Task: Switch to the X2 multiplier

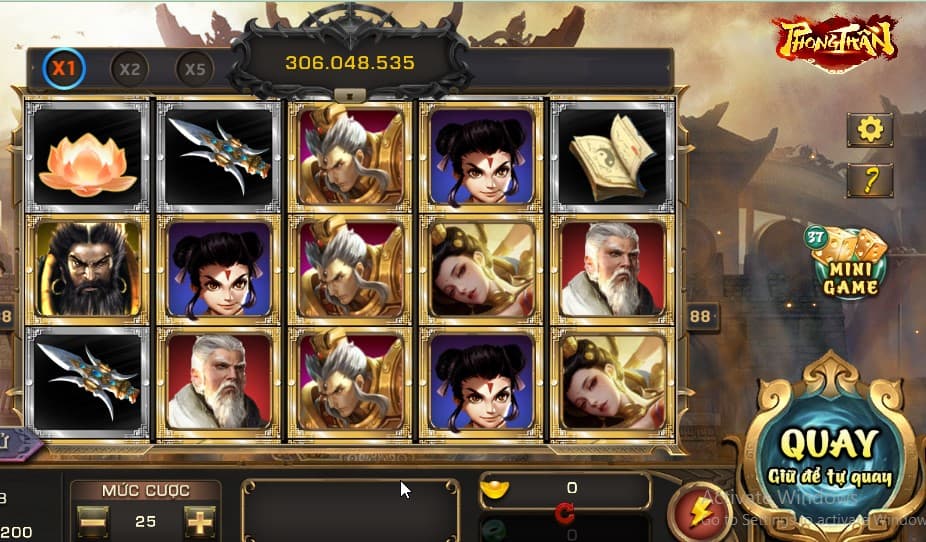Action: point(129,69)
